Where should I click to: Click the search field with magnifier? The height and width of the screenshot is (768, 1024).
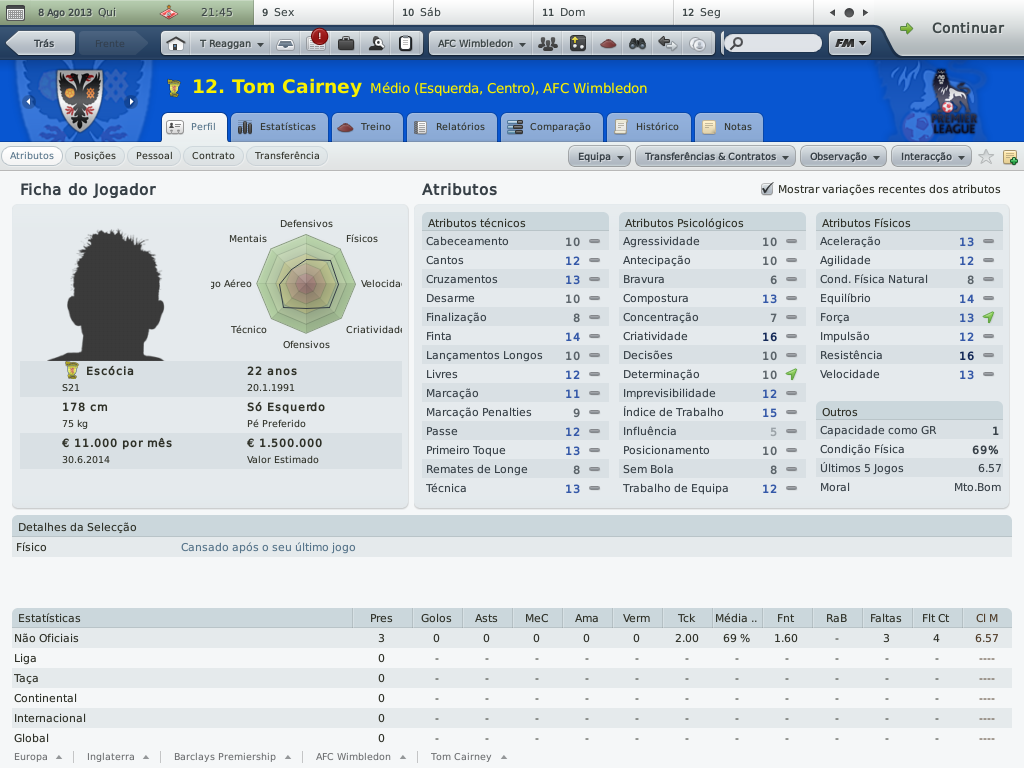775,44
